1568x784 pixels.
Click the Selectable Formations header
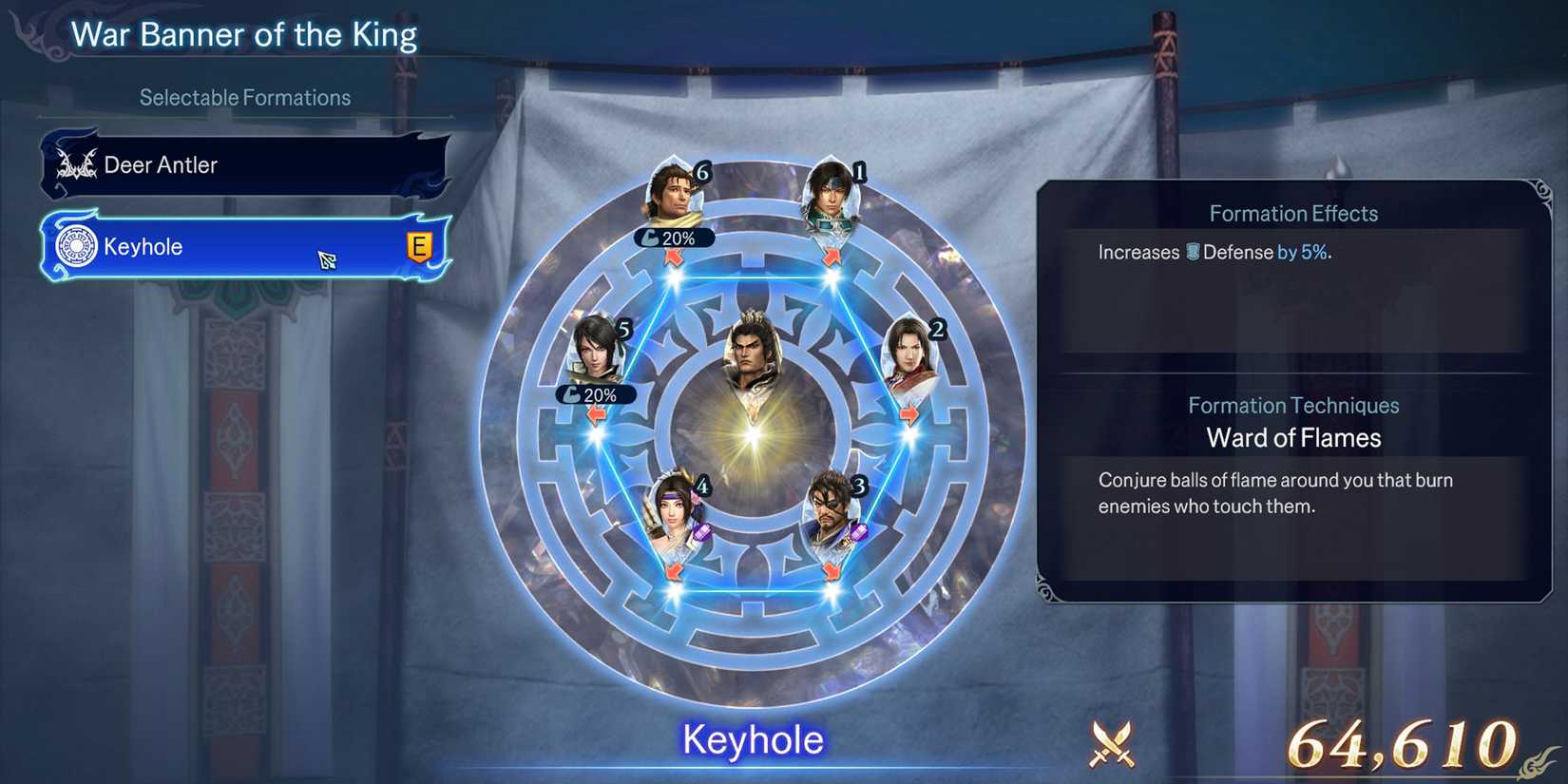click(x=243, y=96)
